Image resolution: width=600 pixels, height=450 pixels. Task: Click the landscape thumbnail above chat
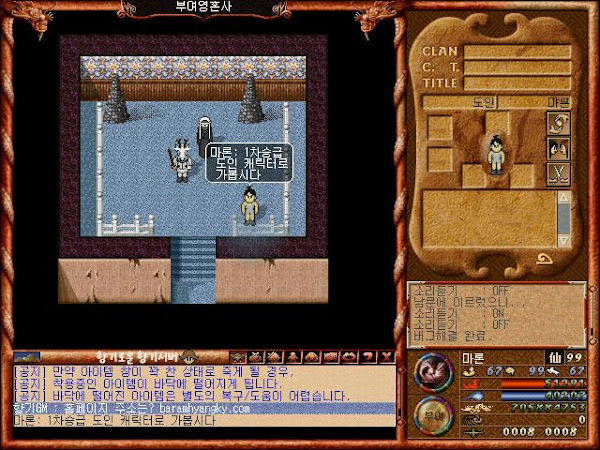coord(26,356)
